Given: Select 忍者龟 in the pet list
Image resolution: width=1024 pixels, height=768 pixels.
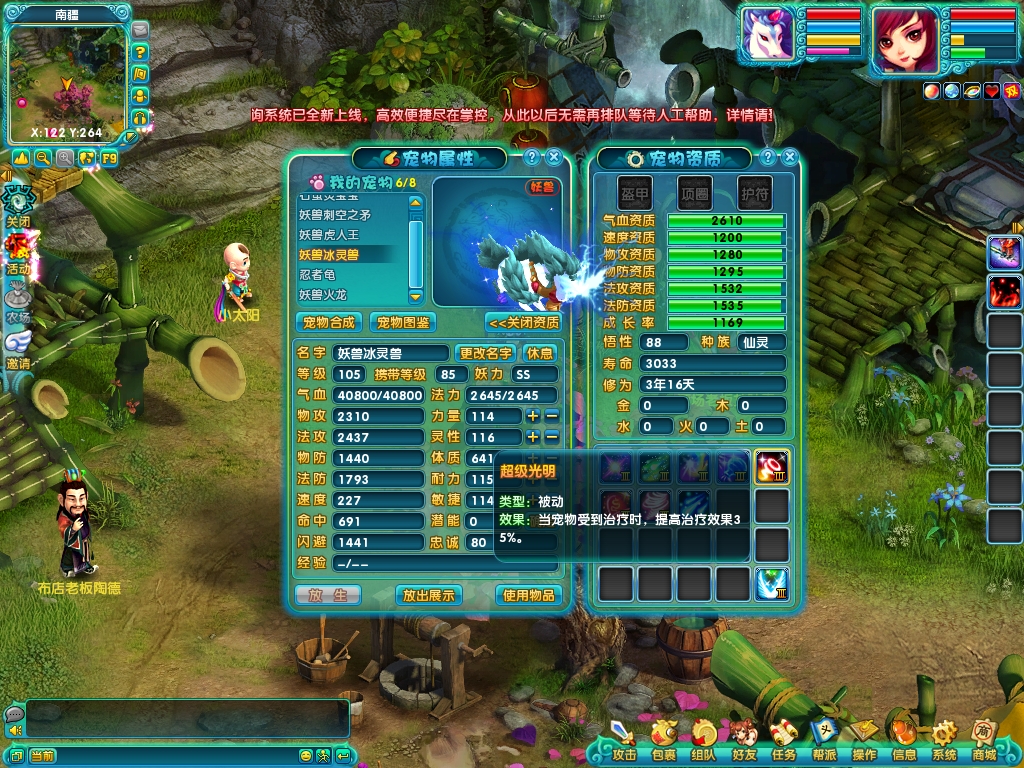Looking at the screenshot, I should click(x=318, y=274).
